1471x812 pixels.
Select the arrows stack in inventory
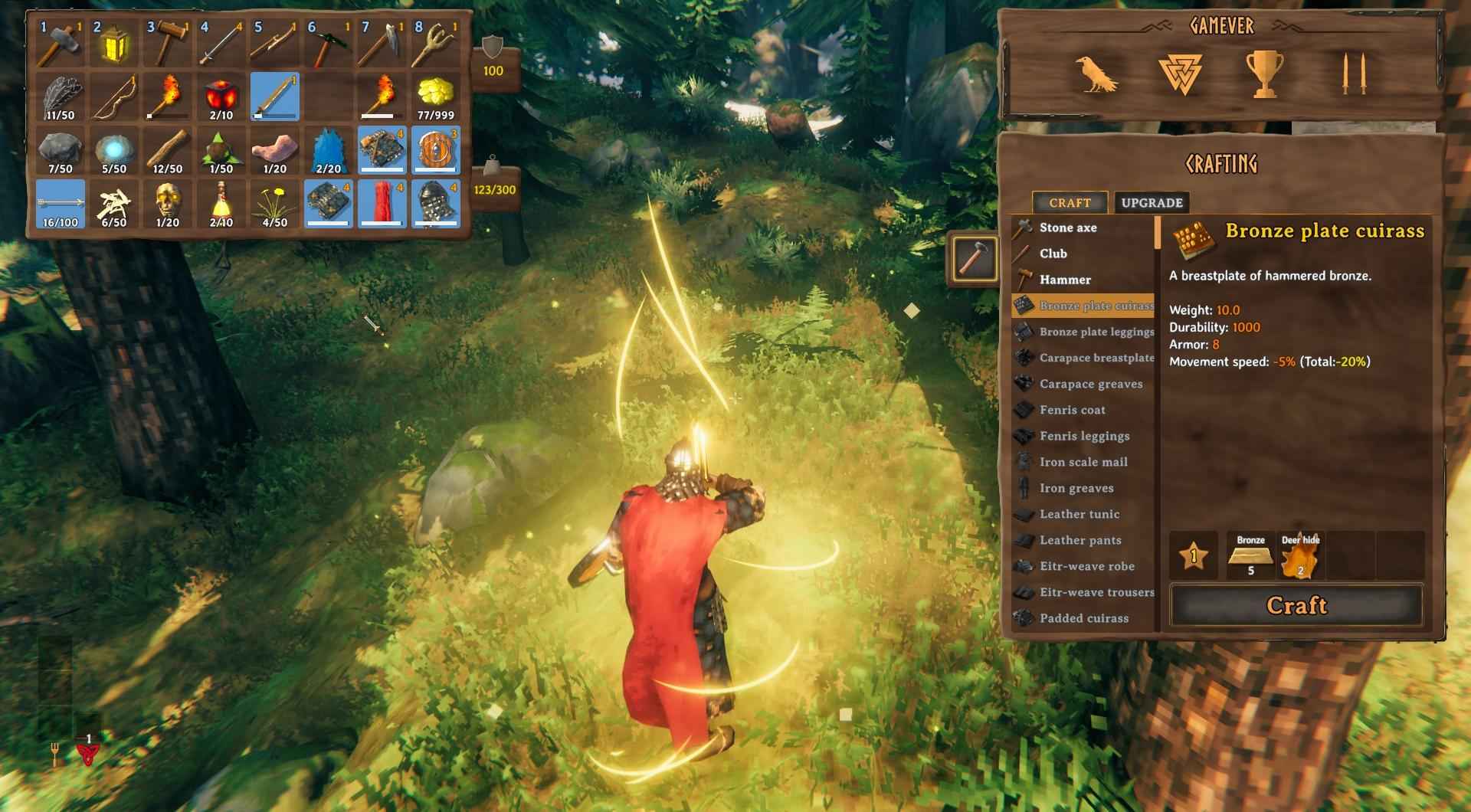[x=61, y=205]
